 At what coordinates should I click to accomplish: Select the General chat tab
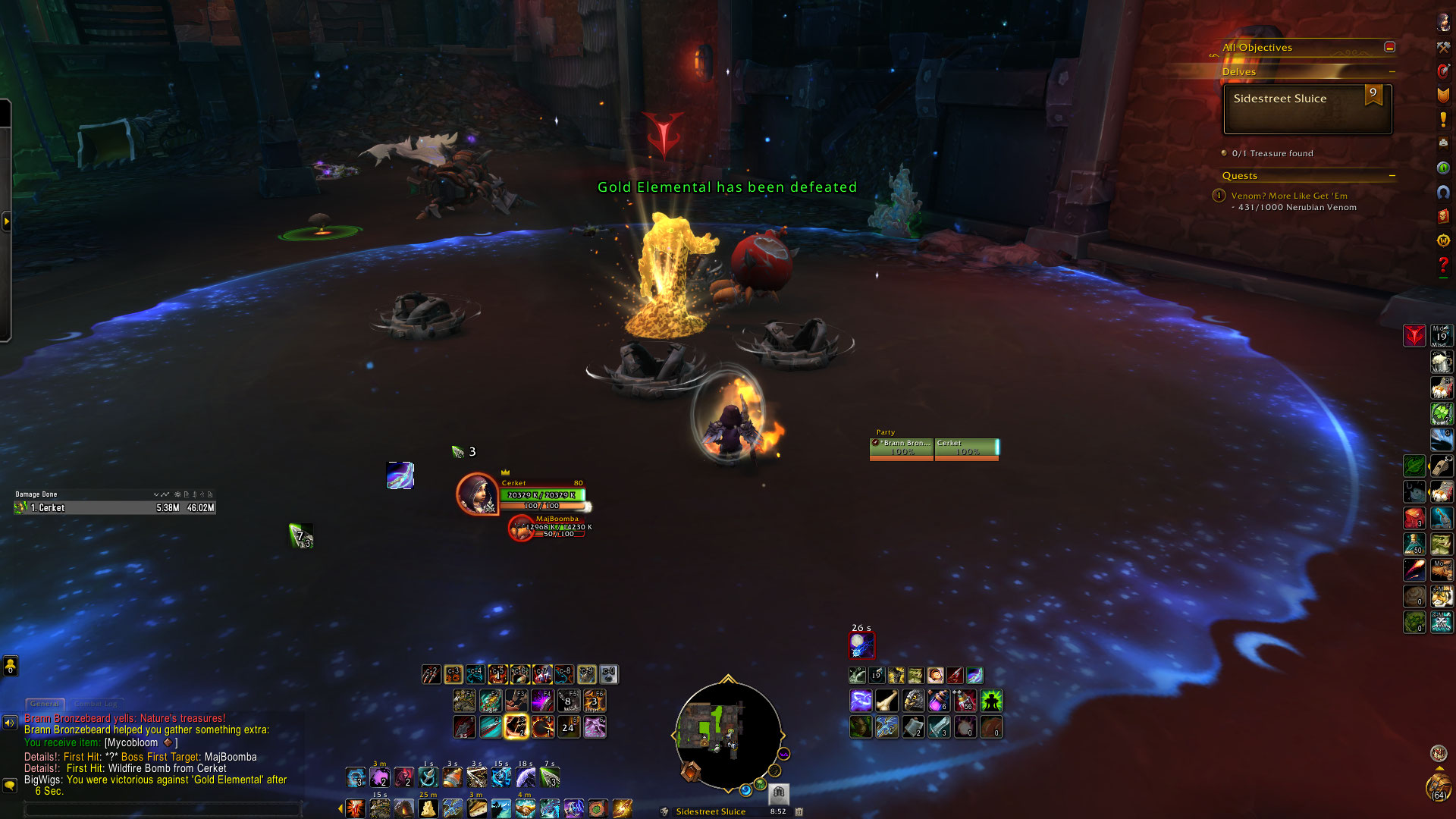(x=45, y=704)
